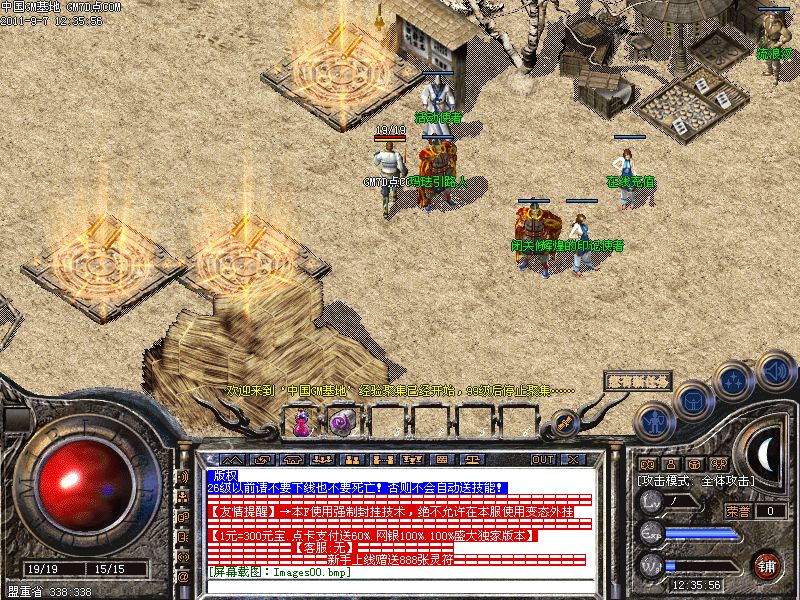Click the grid button above chat
800x600 pixels.
(442, 459)
